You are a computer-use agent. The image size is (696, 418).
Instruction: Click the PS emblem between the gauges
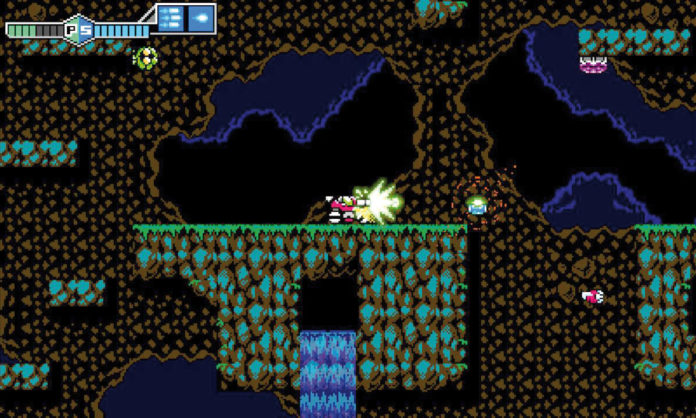(78, 29)
